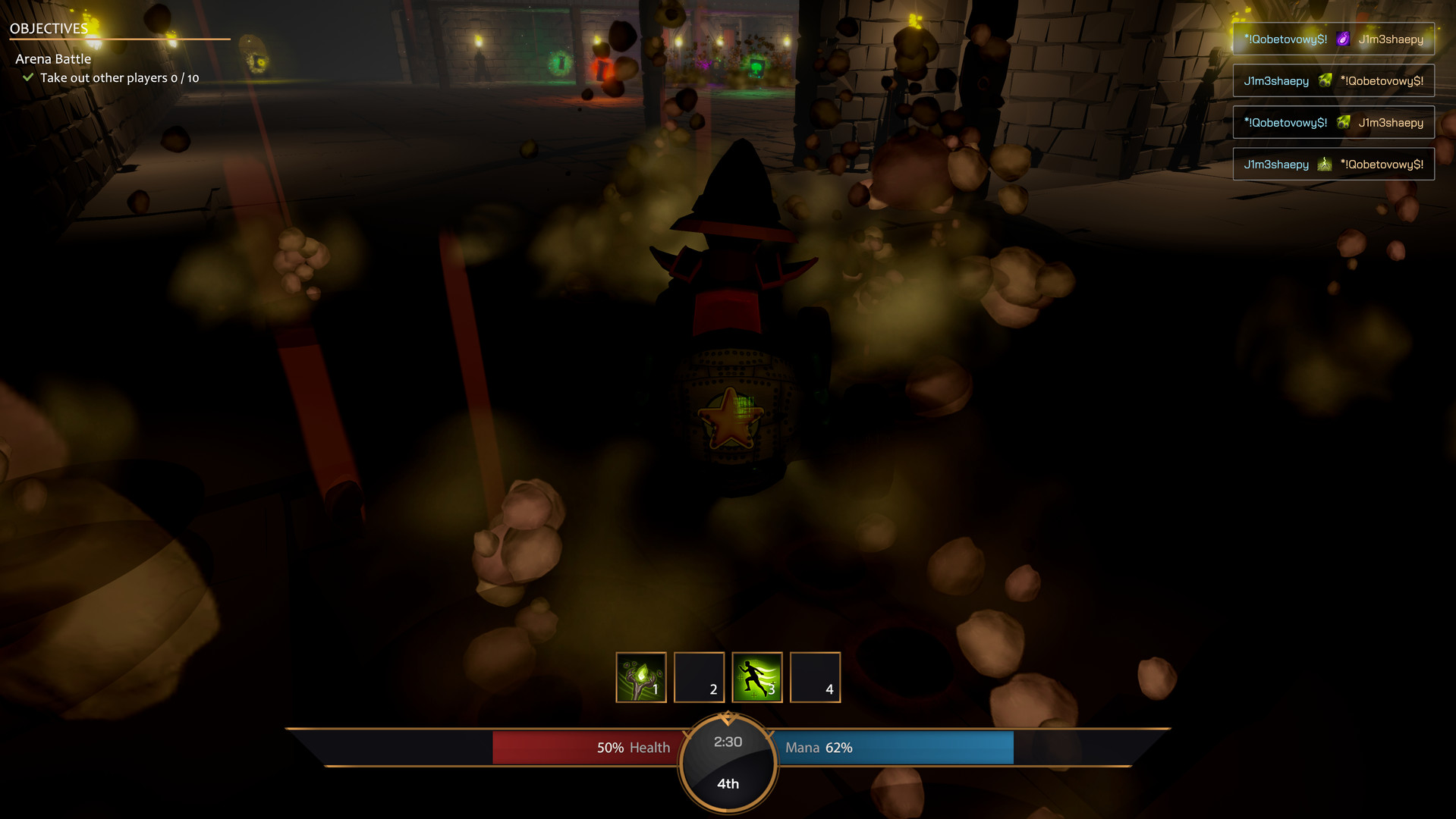Use the green running figure ability
The image size is (1456, 819).
(756, 677)
